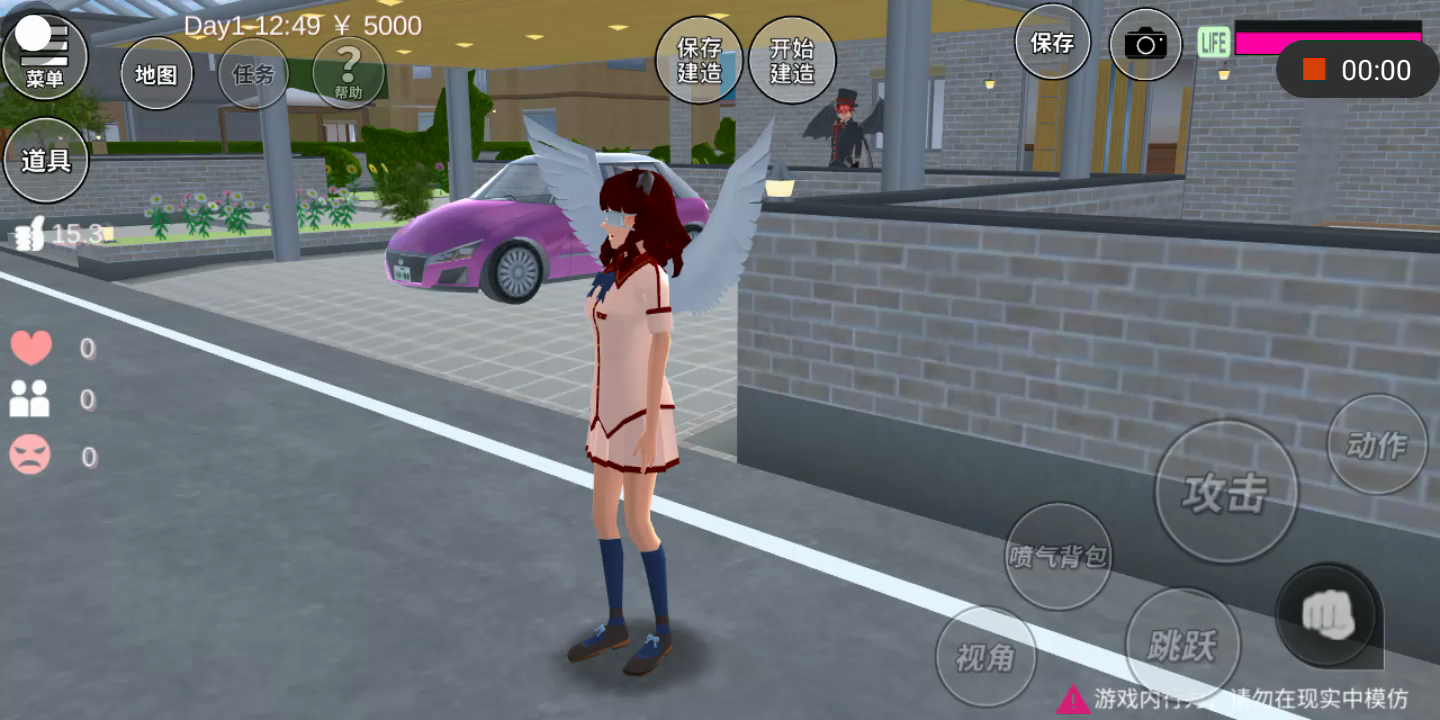Click the 保存建造 save build button
The width and height of the screenshot is (1440, 720).
tap(699, 60)
